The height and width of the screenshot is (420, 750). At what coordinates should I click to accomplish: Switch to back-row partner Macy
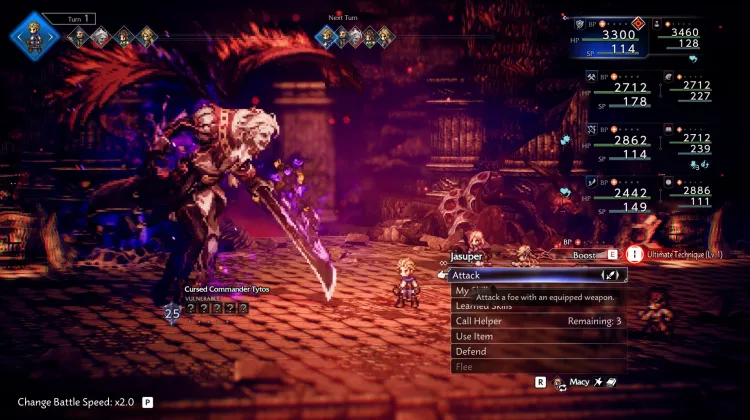(578, 382)
